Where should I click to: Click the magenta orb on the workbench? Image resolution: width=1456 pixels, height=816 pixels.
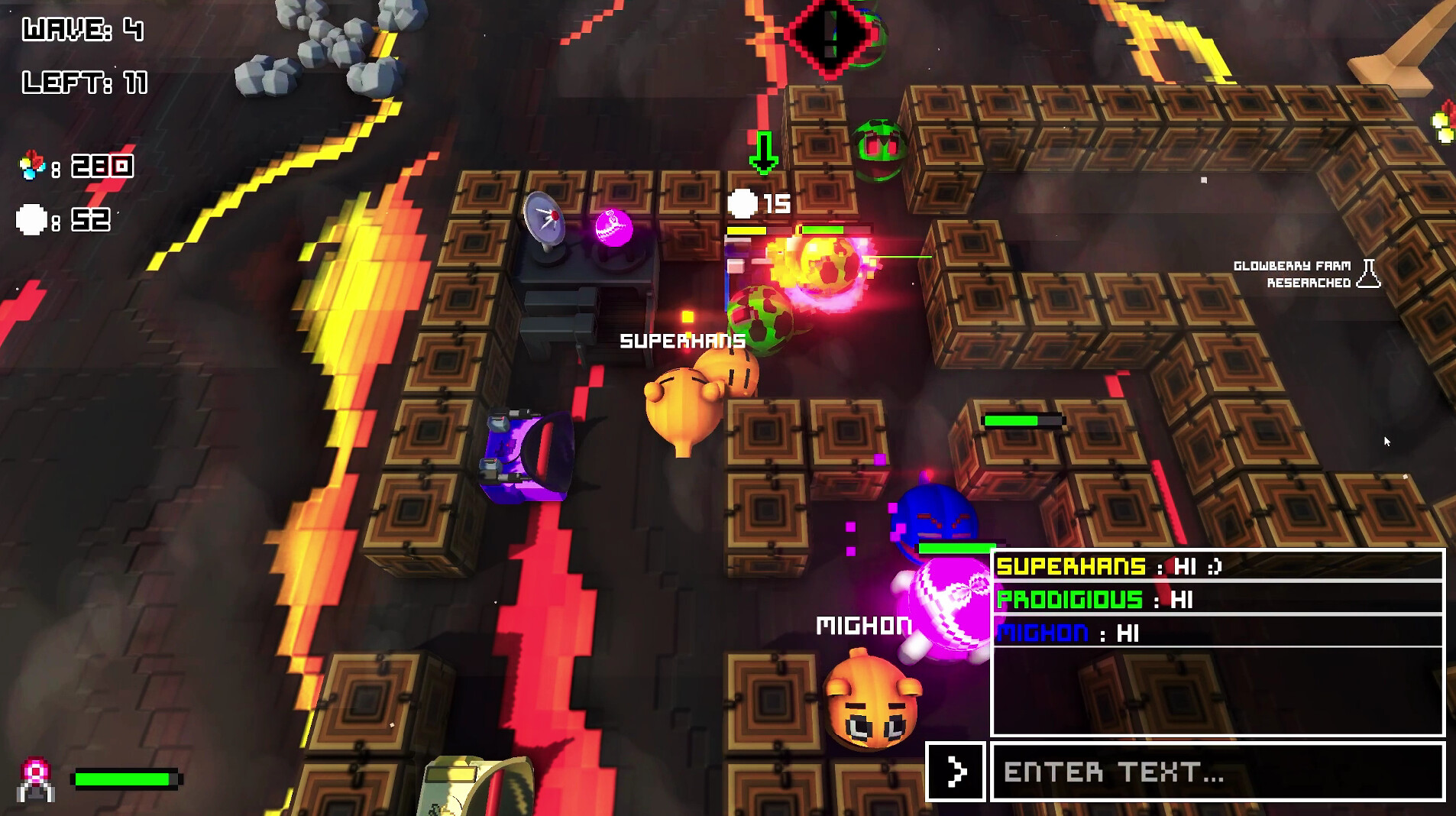click(x=613, y=228)
